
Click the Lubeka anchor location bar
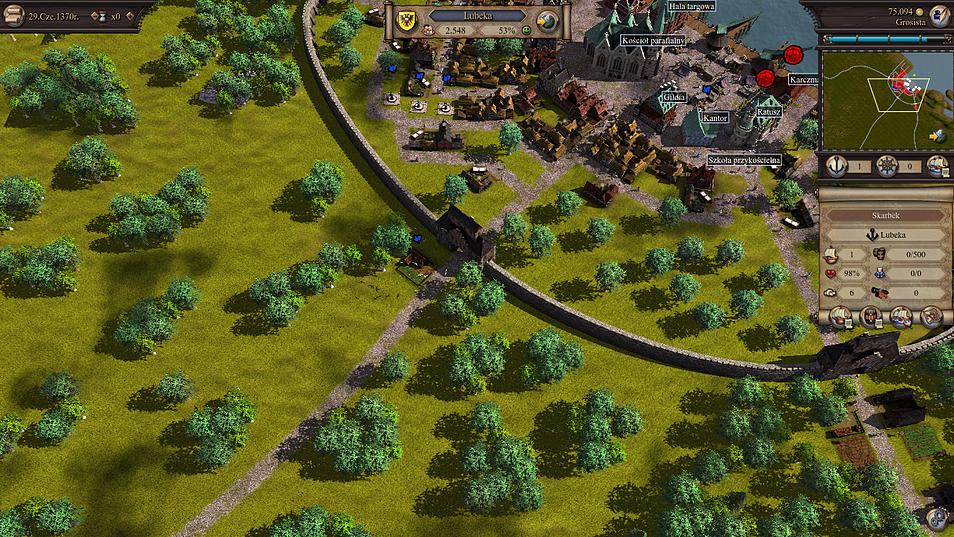tap(883, 235)
